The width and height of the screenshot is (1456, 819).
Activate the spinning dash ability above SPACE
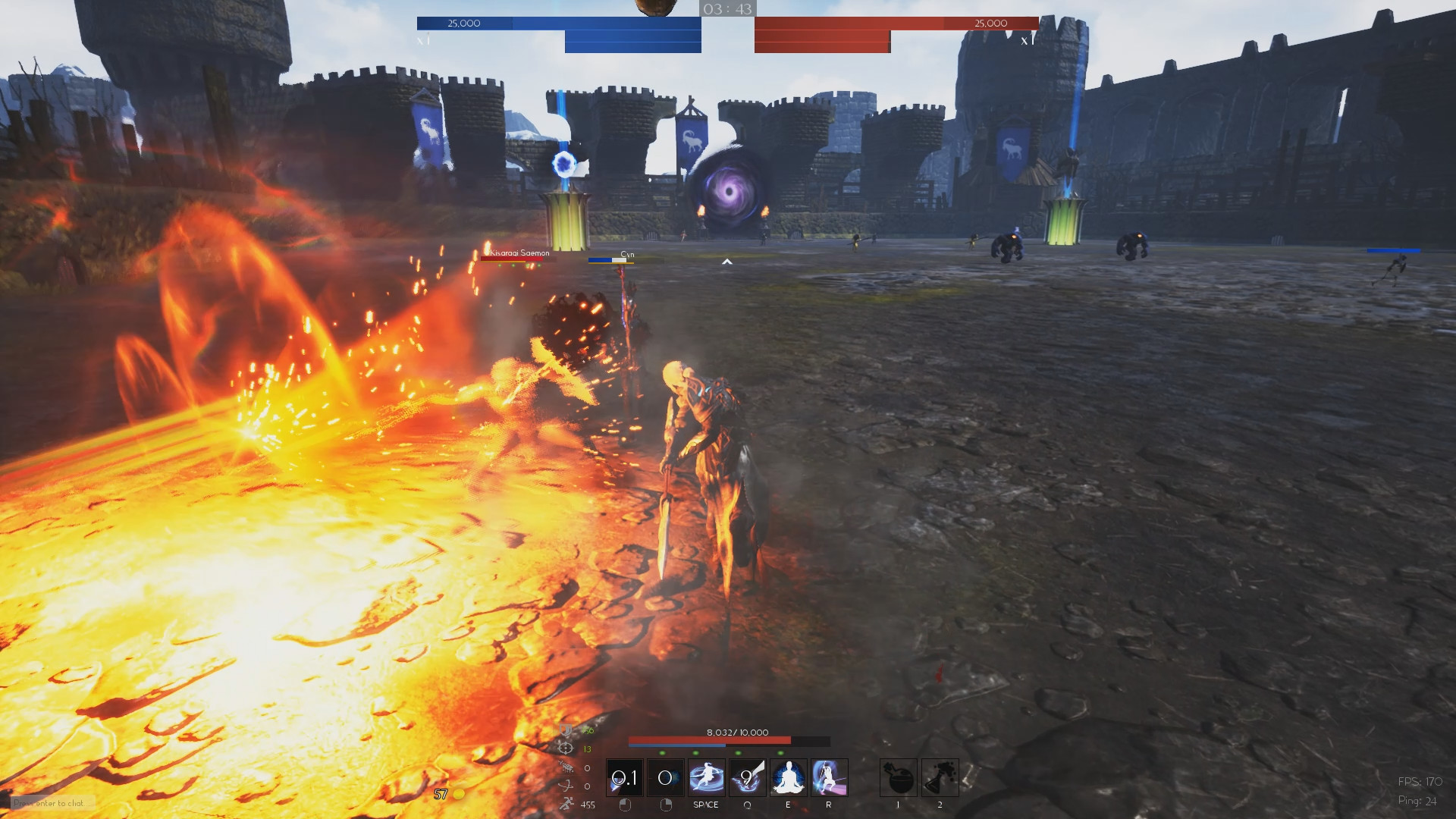click(706, 777)
